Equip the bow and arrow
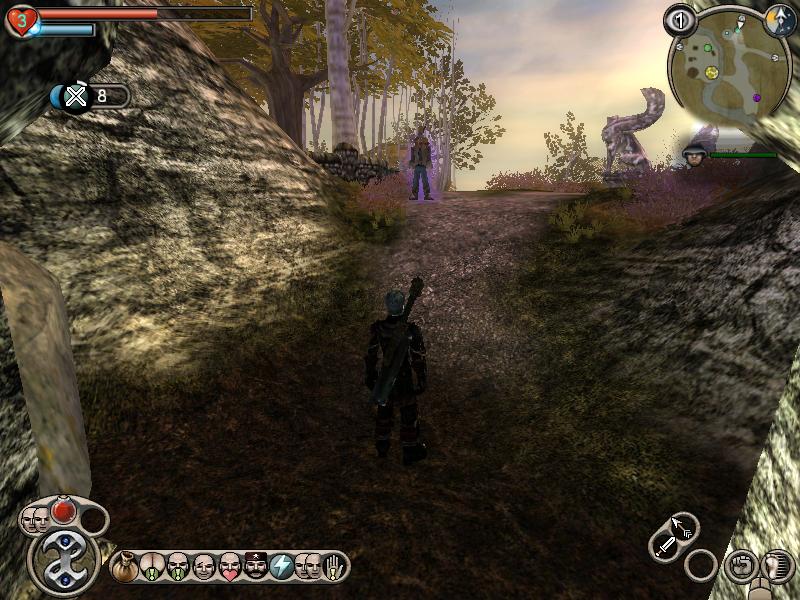This screenshot has height=600, width=800. pos(683,526)
